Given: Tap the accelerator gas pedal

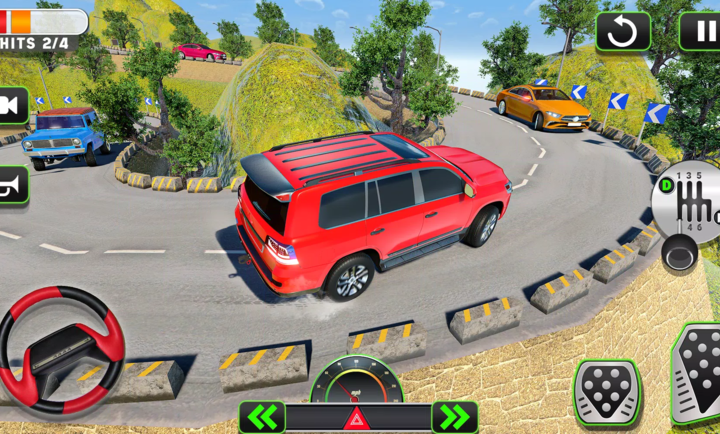Looking at the screenshot, I should pyautogui.click(x=699, y=373).
